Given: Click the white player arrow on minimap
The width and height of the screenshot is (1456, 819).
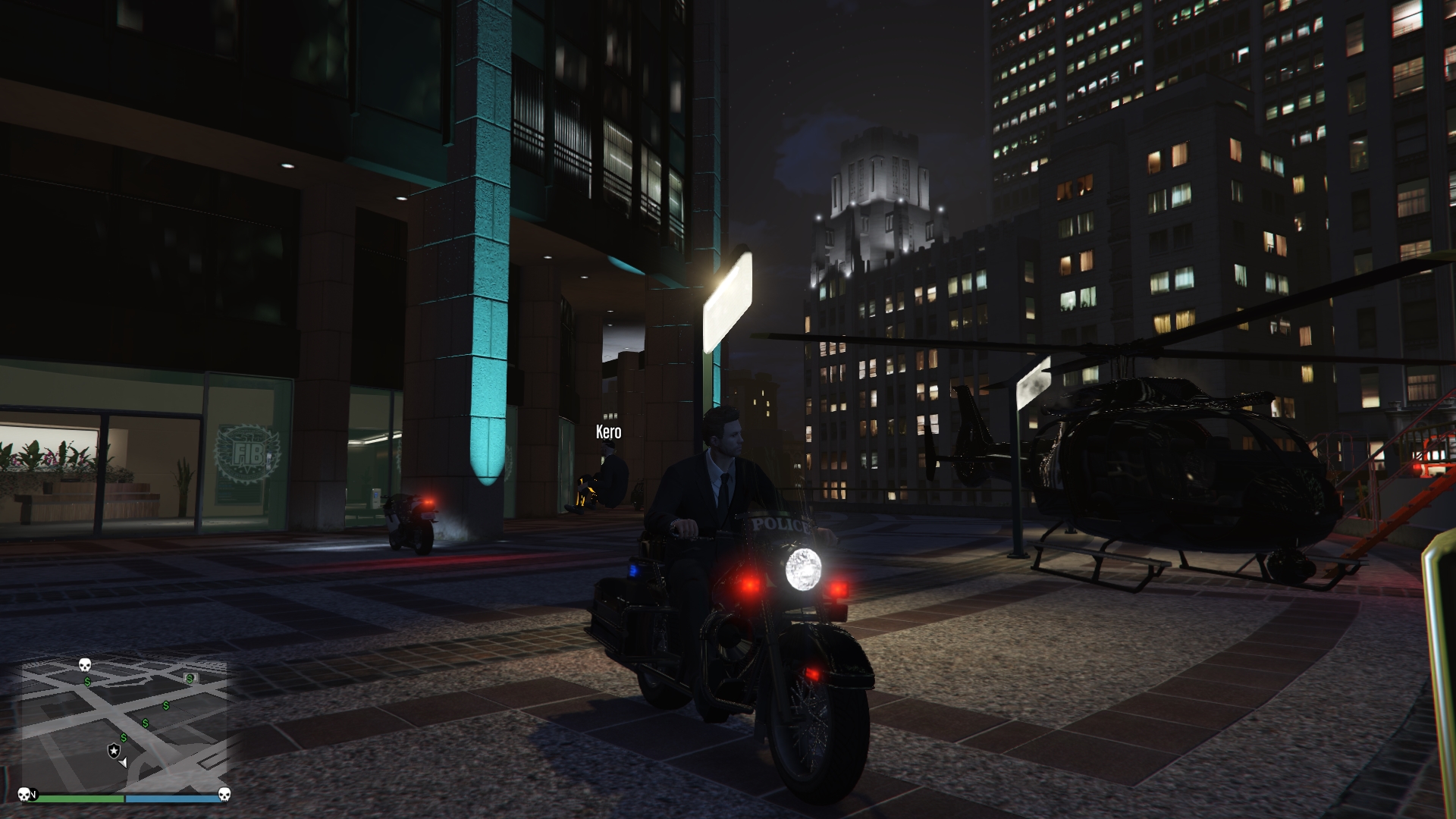Looking at the screenshot, I should click(x=123, y=761).
